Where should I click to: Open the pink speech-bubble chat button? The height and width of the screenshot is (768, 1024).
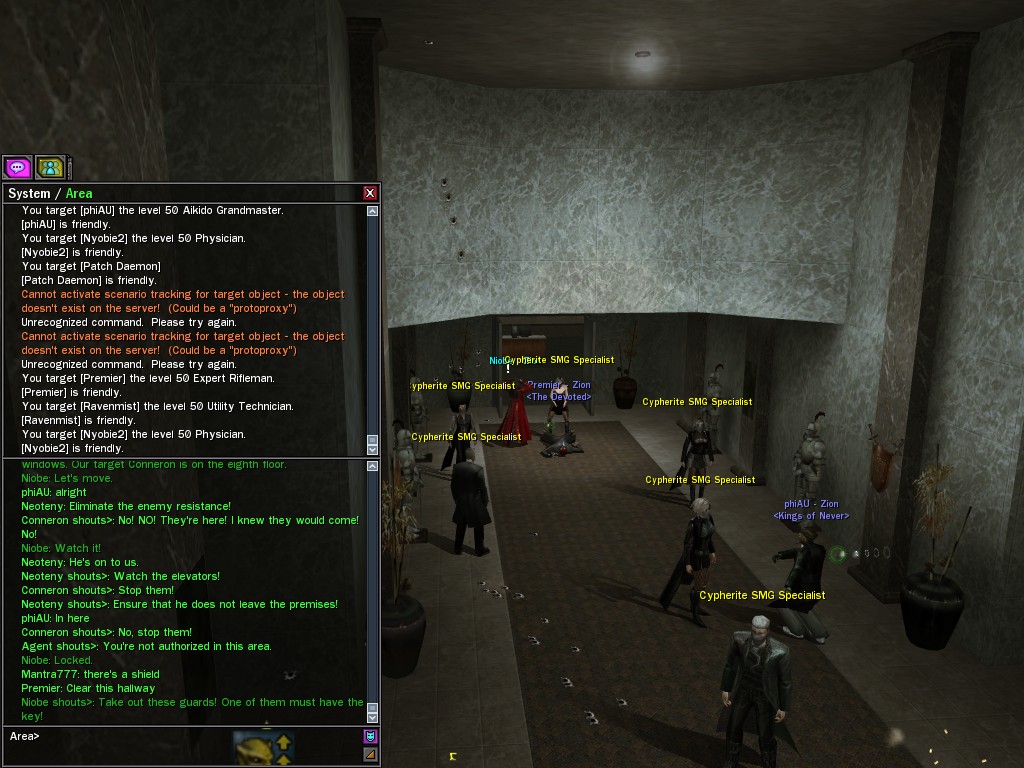tap(17, 167)
